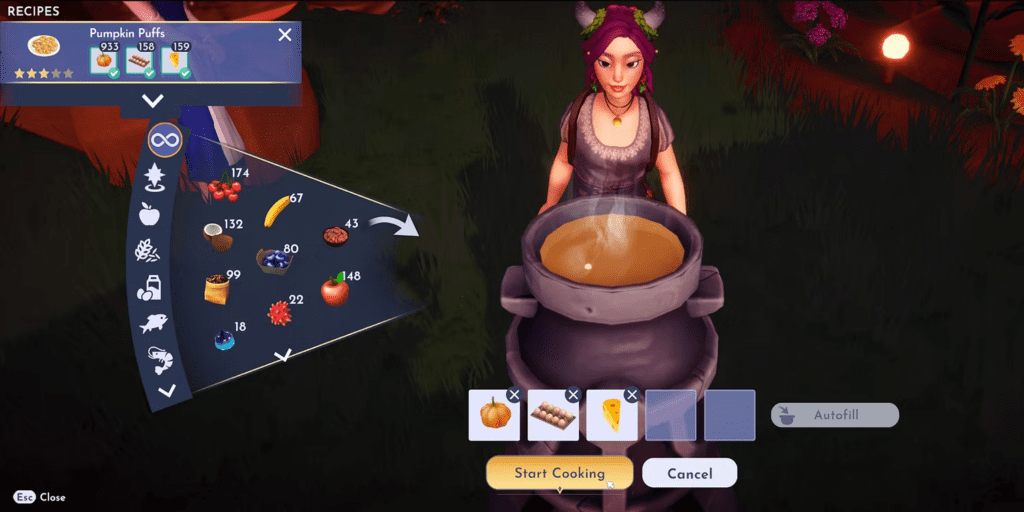
Task: Choose the coconut ingredient
Action: point(217,237)
